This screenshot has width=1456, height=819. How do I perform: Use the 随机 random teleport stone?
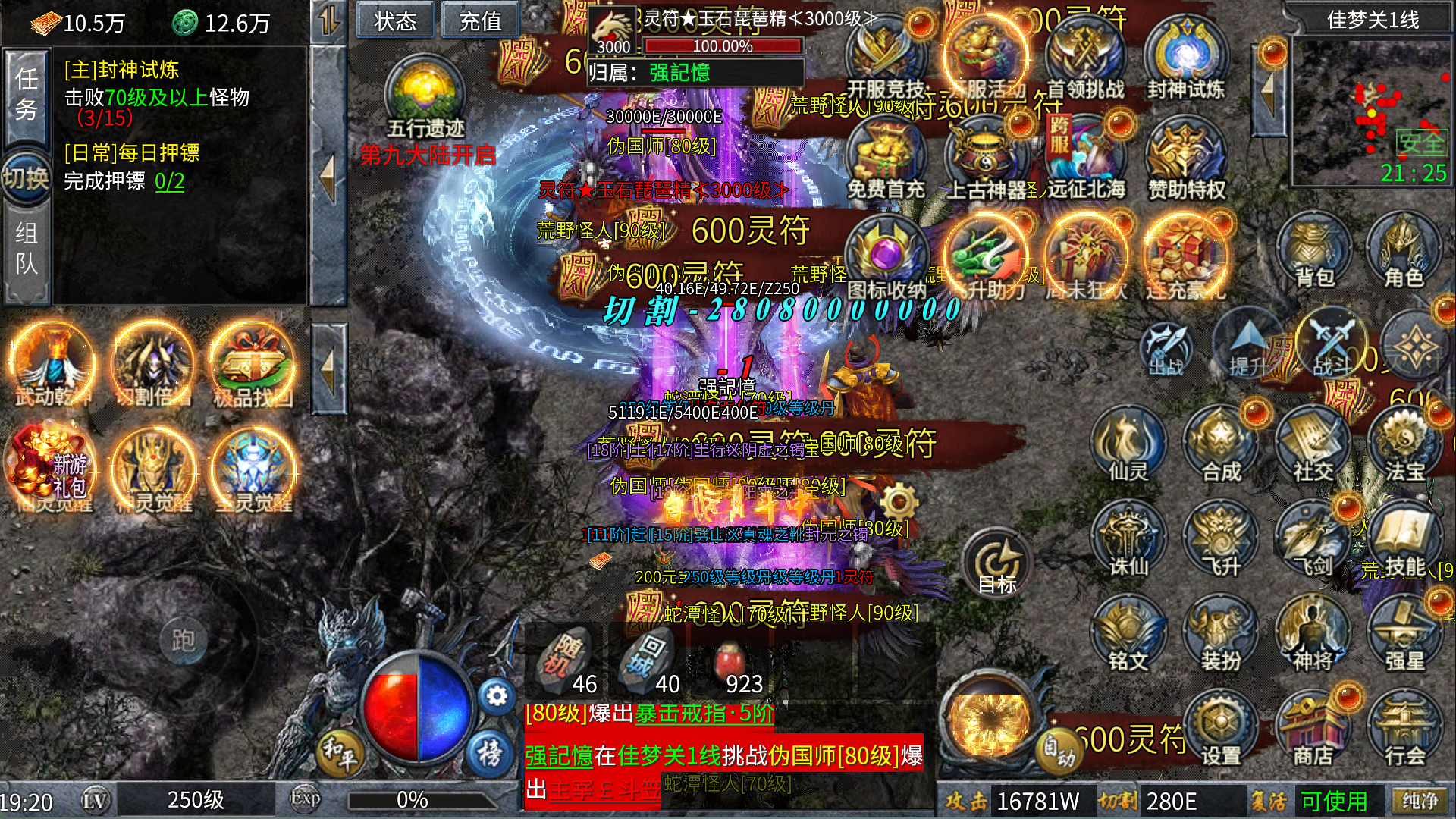pos(565,660)
